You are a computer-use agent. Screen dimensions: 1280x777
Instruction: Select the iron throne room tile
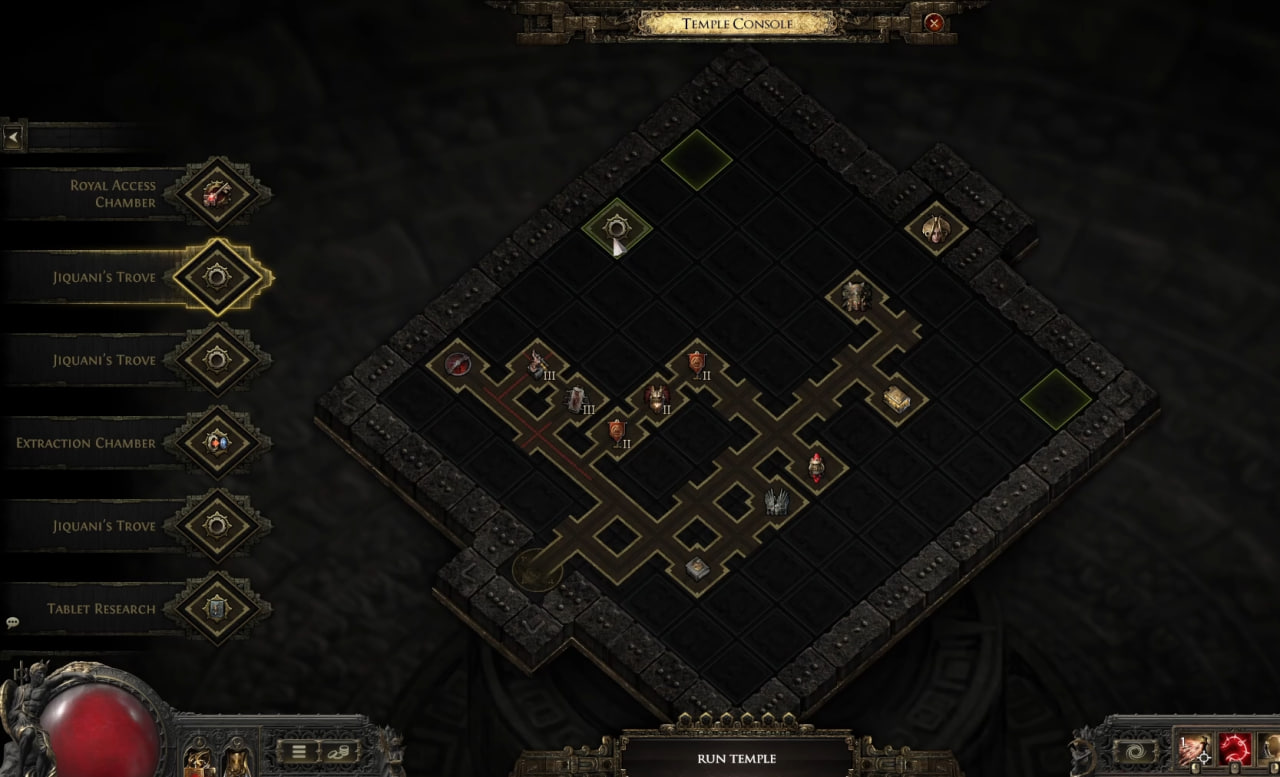tap(777, 500)
